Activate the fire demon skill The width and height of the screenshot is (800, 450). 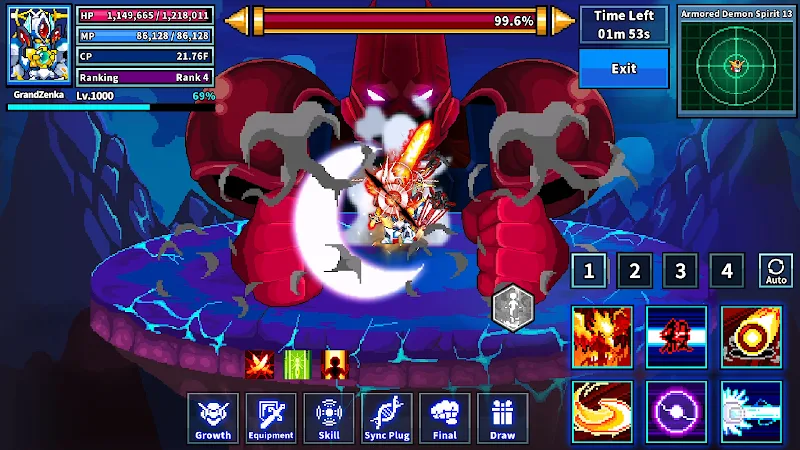coord(602,337)
